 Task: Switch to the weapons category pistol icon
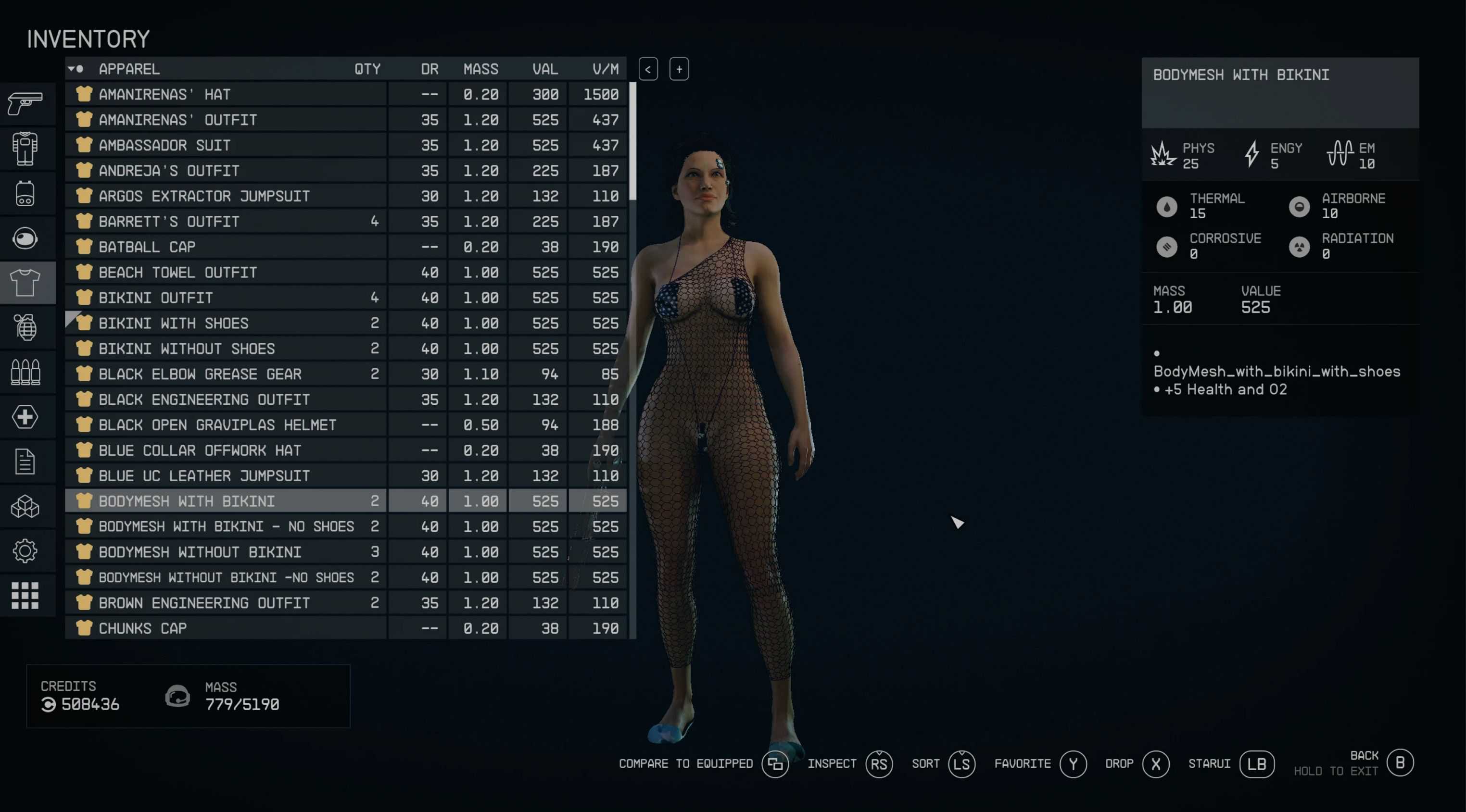click(25, 104)
